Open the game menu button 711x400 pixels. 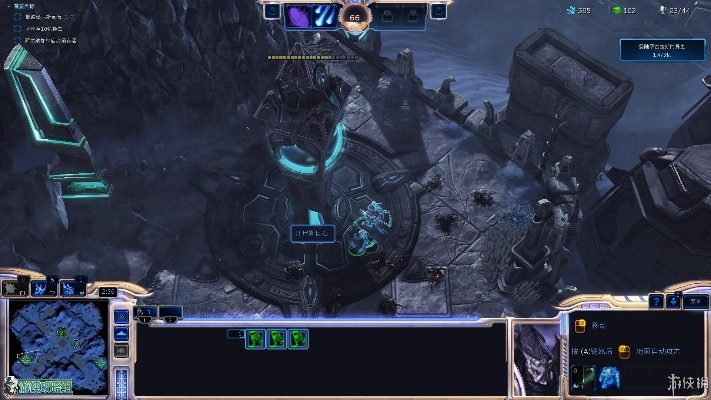(694, 299)
